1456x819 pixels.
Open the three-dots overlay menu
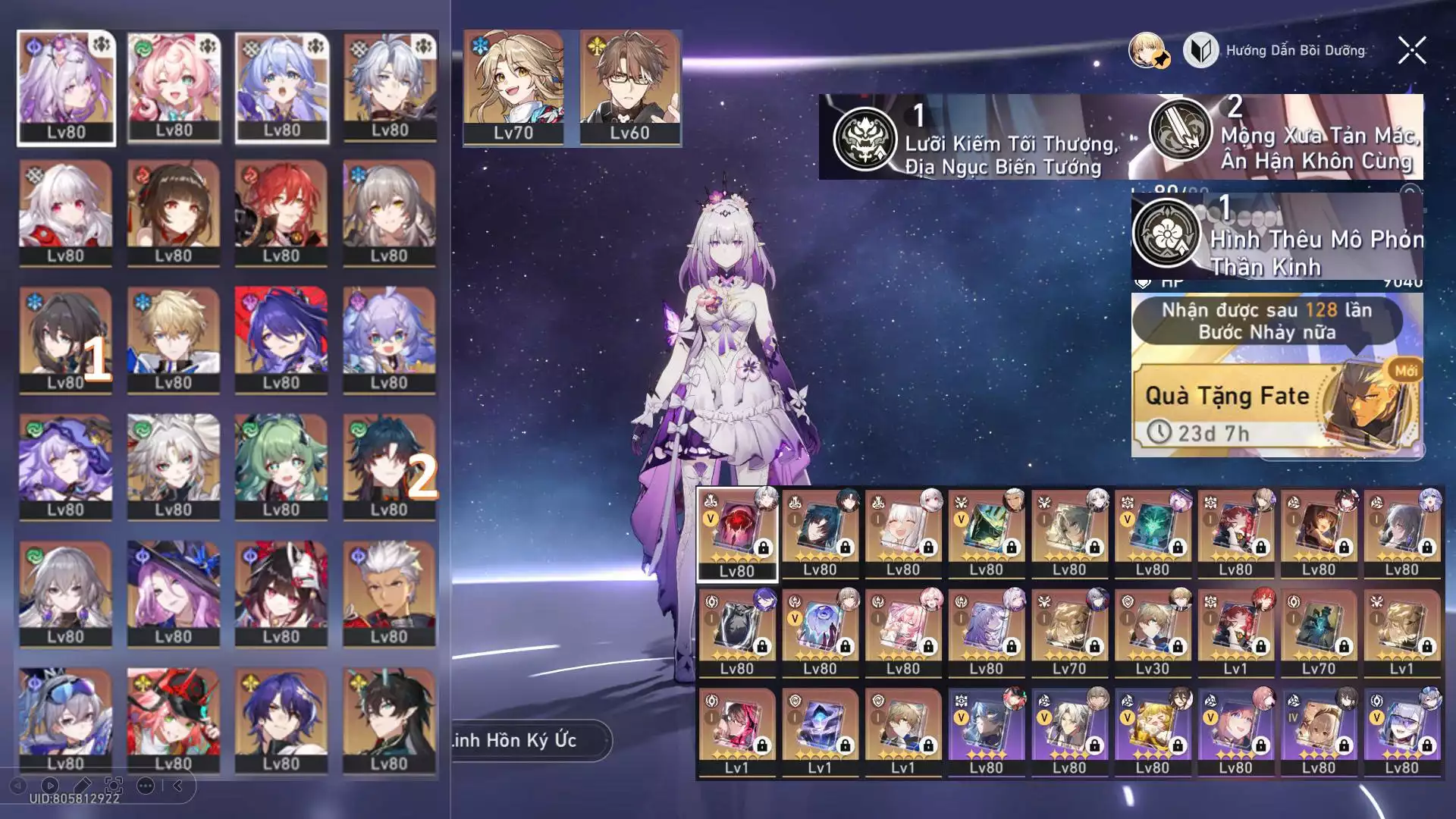(146, 786)
